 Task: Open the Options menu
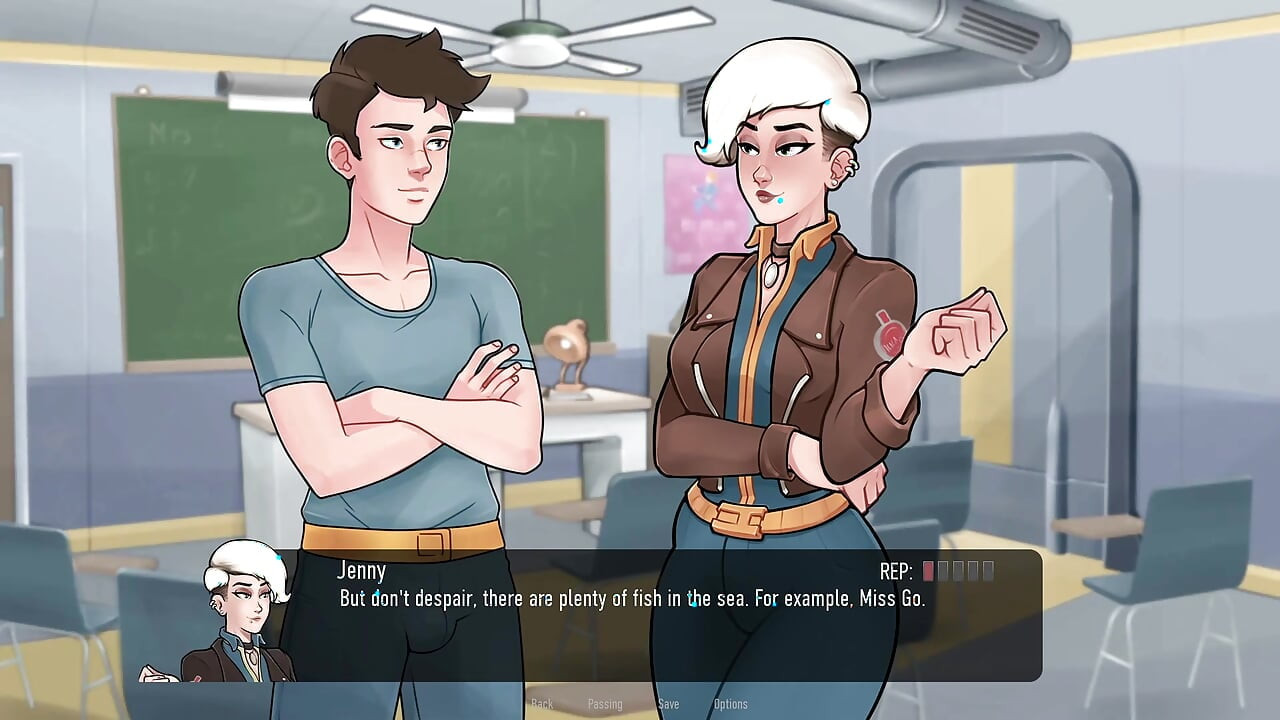tap(730, 704)
